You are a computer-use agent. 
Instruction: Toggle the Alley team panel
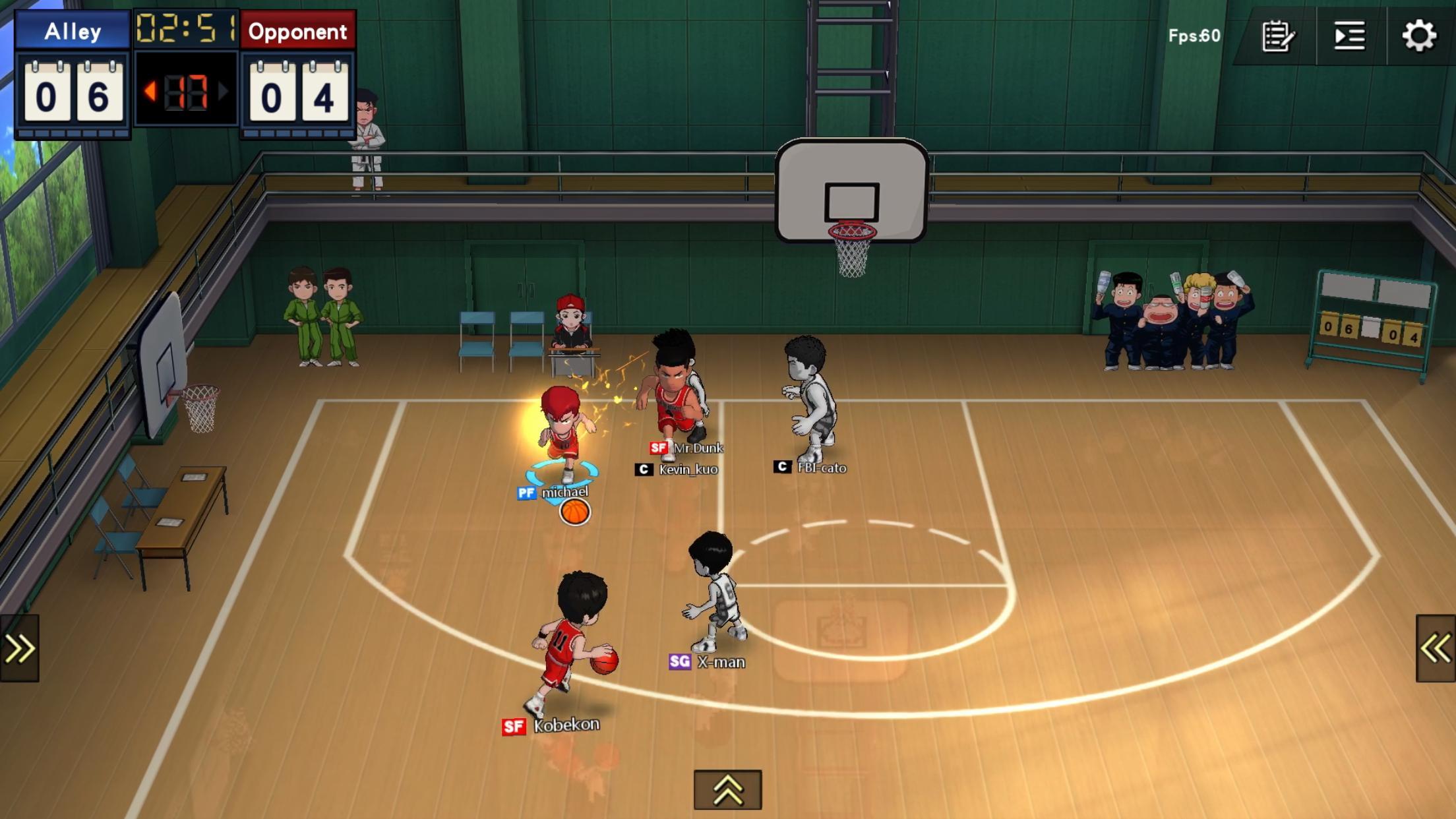tap(71, 32)
